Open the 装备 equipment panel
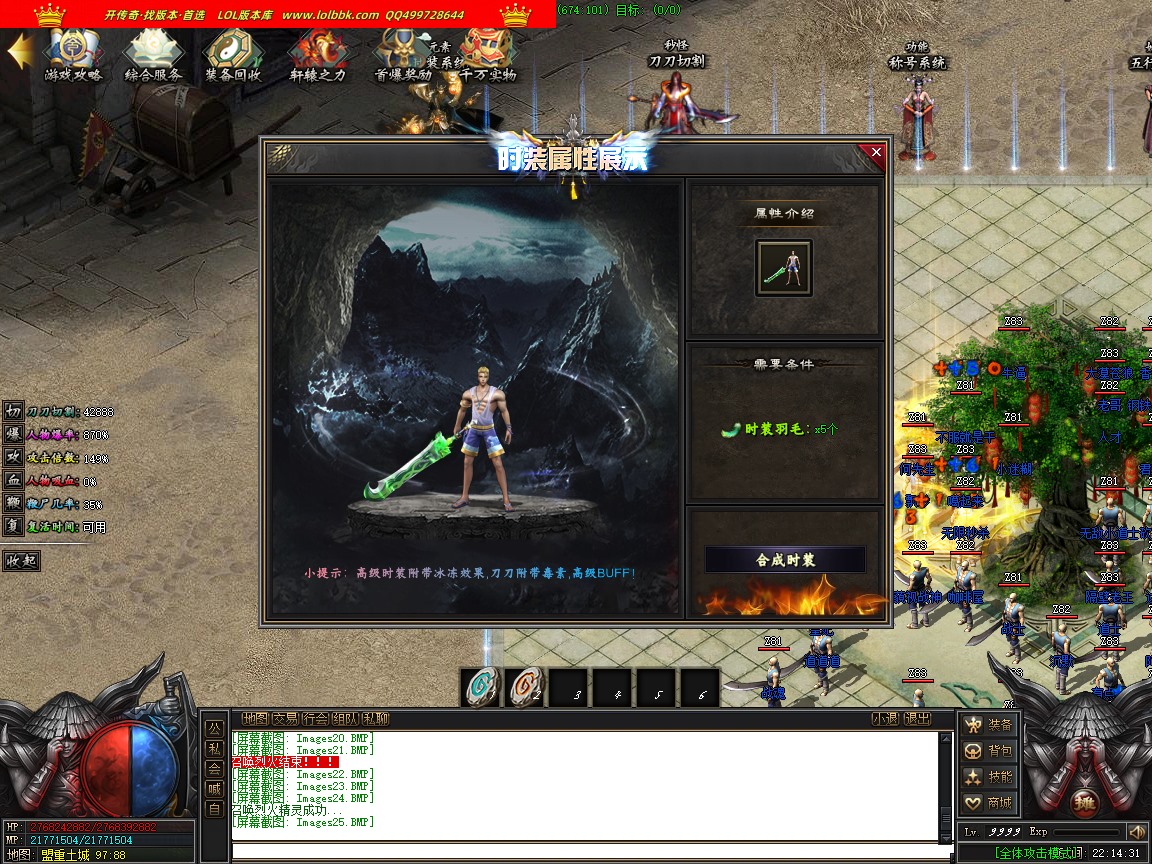This screenshot has width=1152, height=864. click(x=988, y=724)
